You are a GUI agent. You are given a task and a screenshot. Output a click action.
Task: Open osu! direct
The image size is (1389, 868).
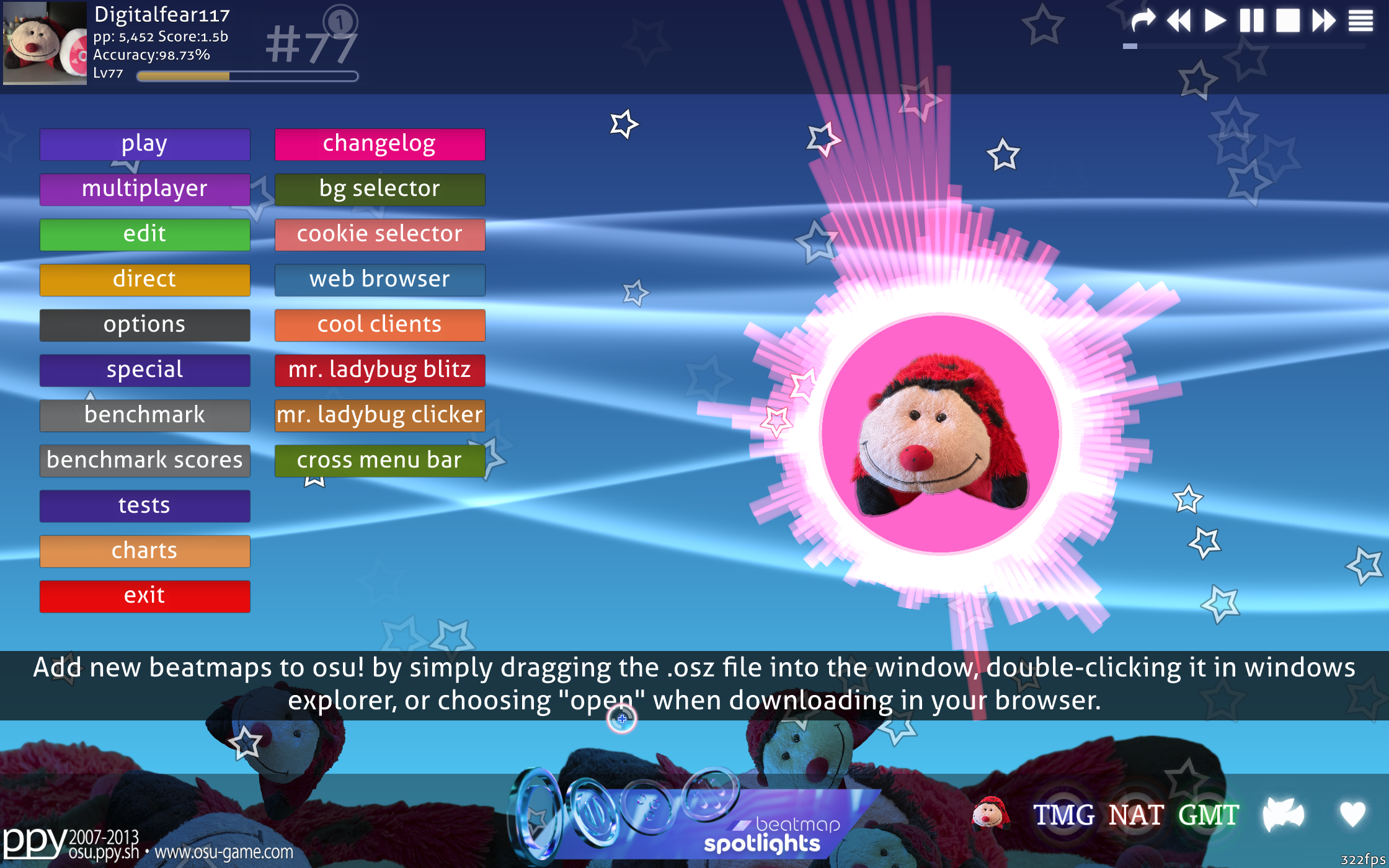pos(144,280)
